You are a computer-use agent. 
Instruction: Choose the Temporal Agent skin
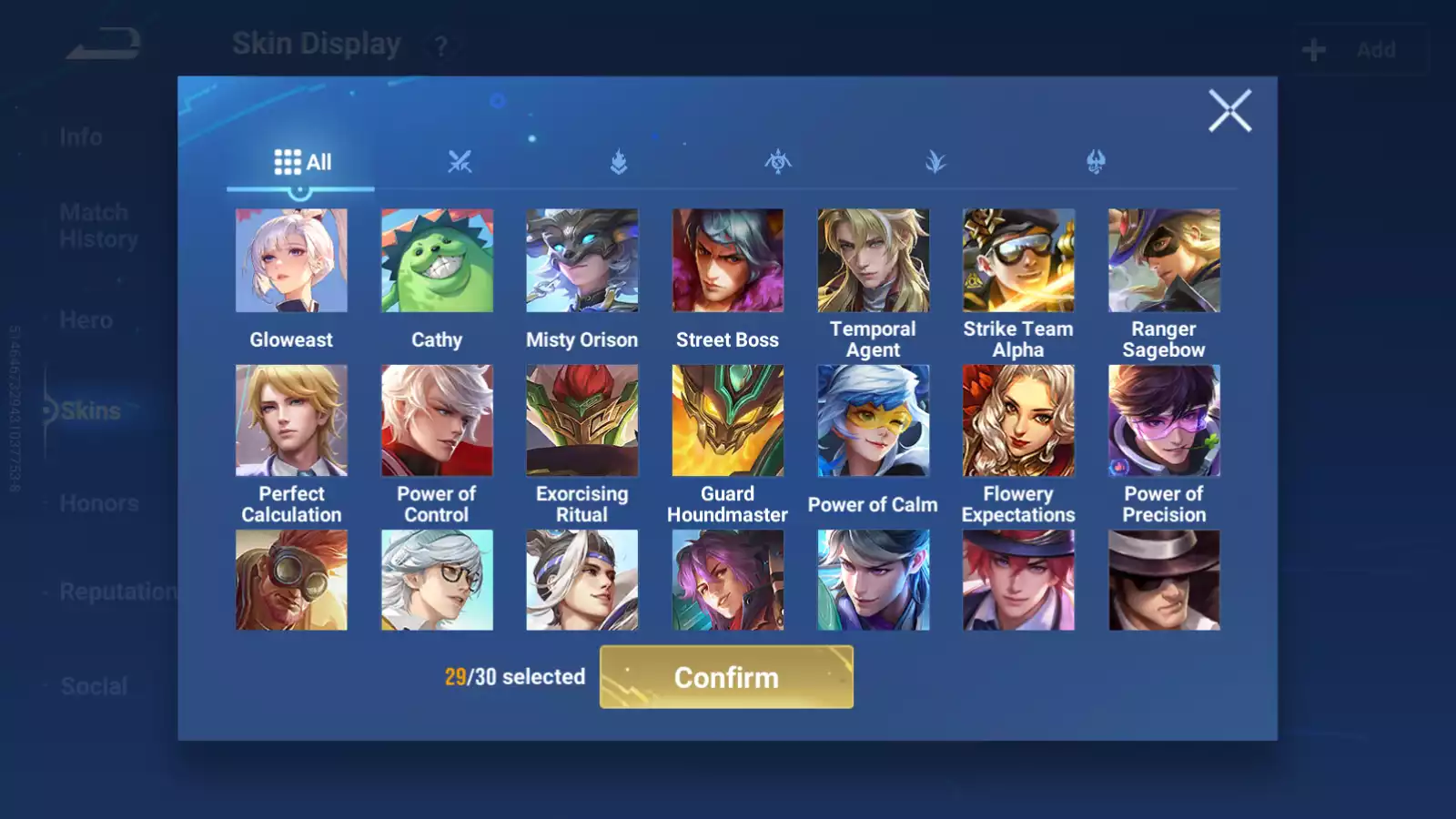click(873, 261)
